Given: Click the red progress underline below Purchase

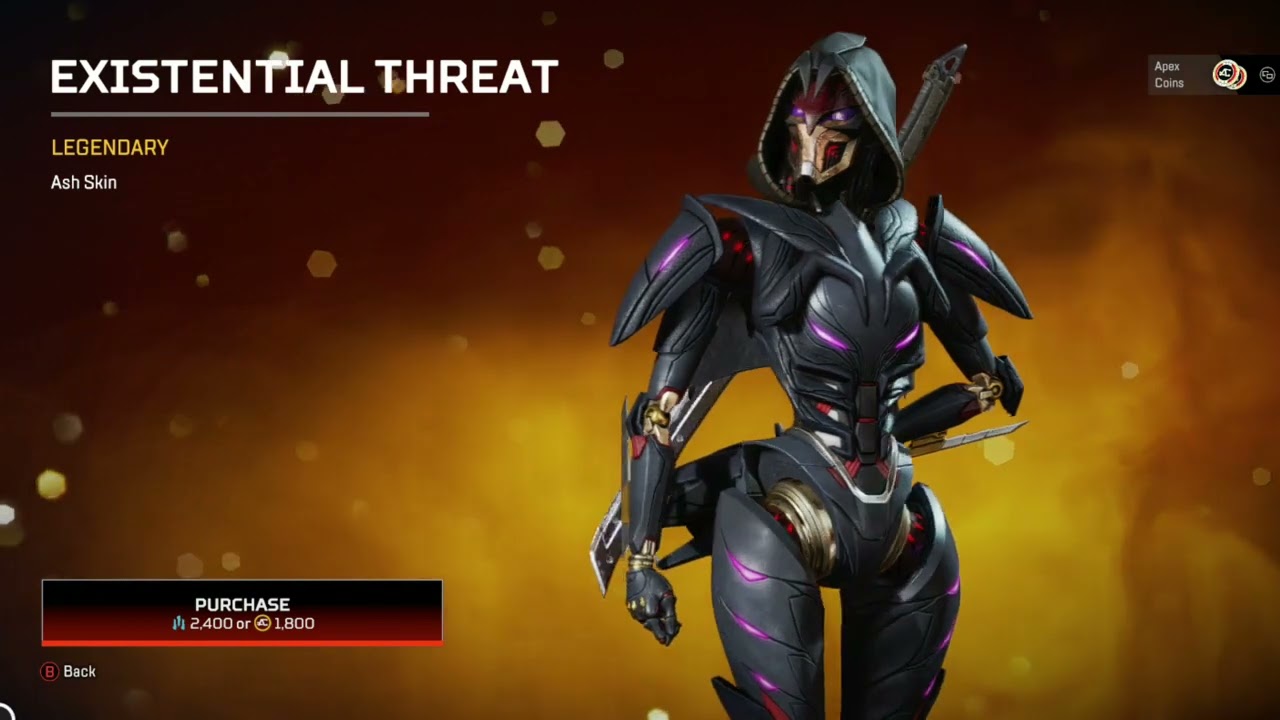Looking at the screenshot, I should pos(241,643).
